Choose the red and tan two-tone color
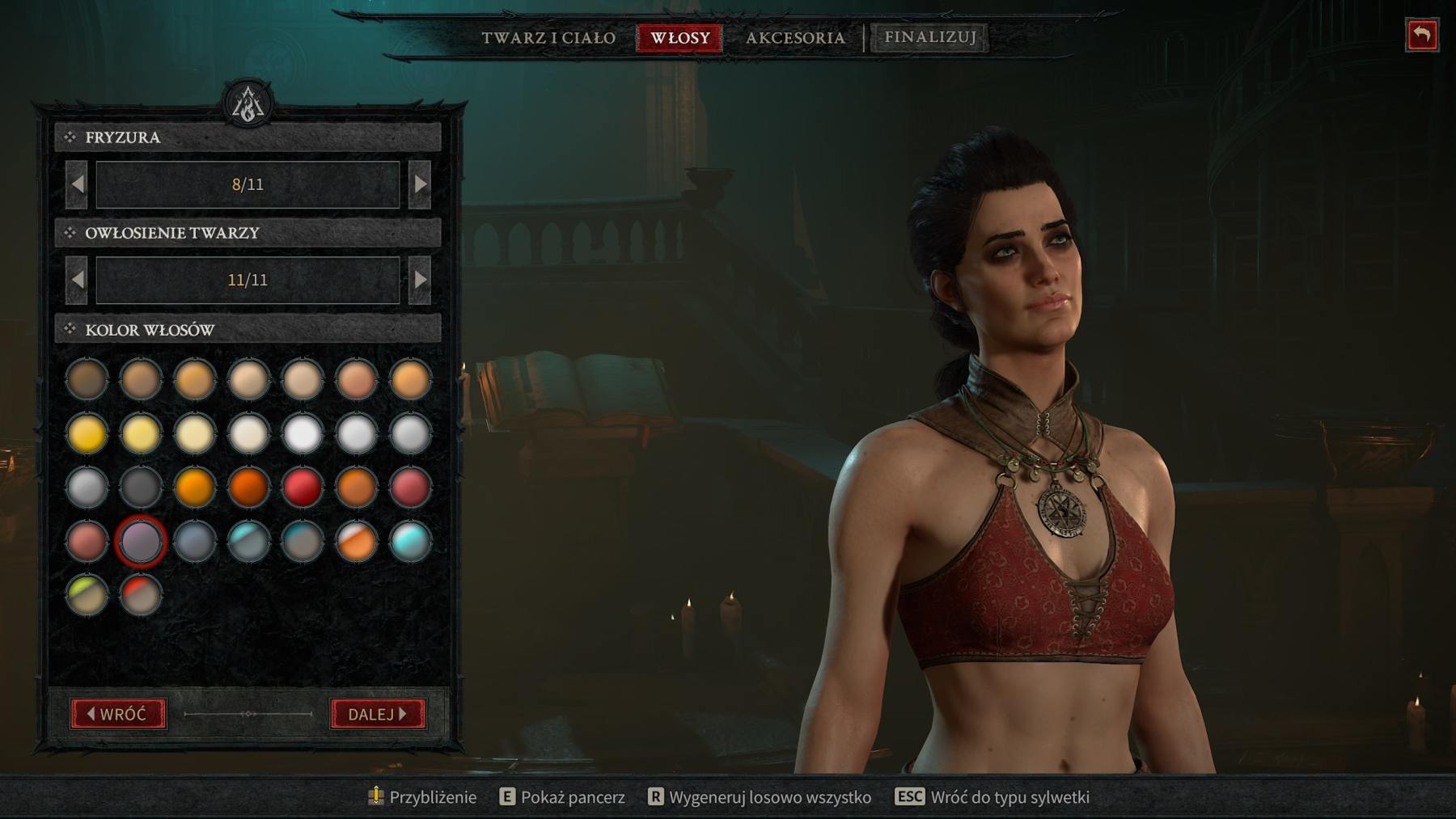The width and height of the screenshot is (1456, 819). [141, 594]
